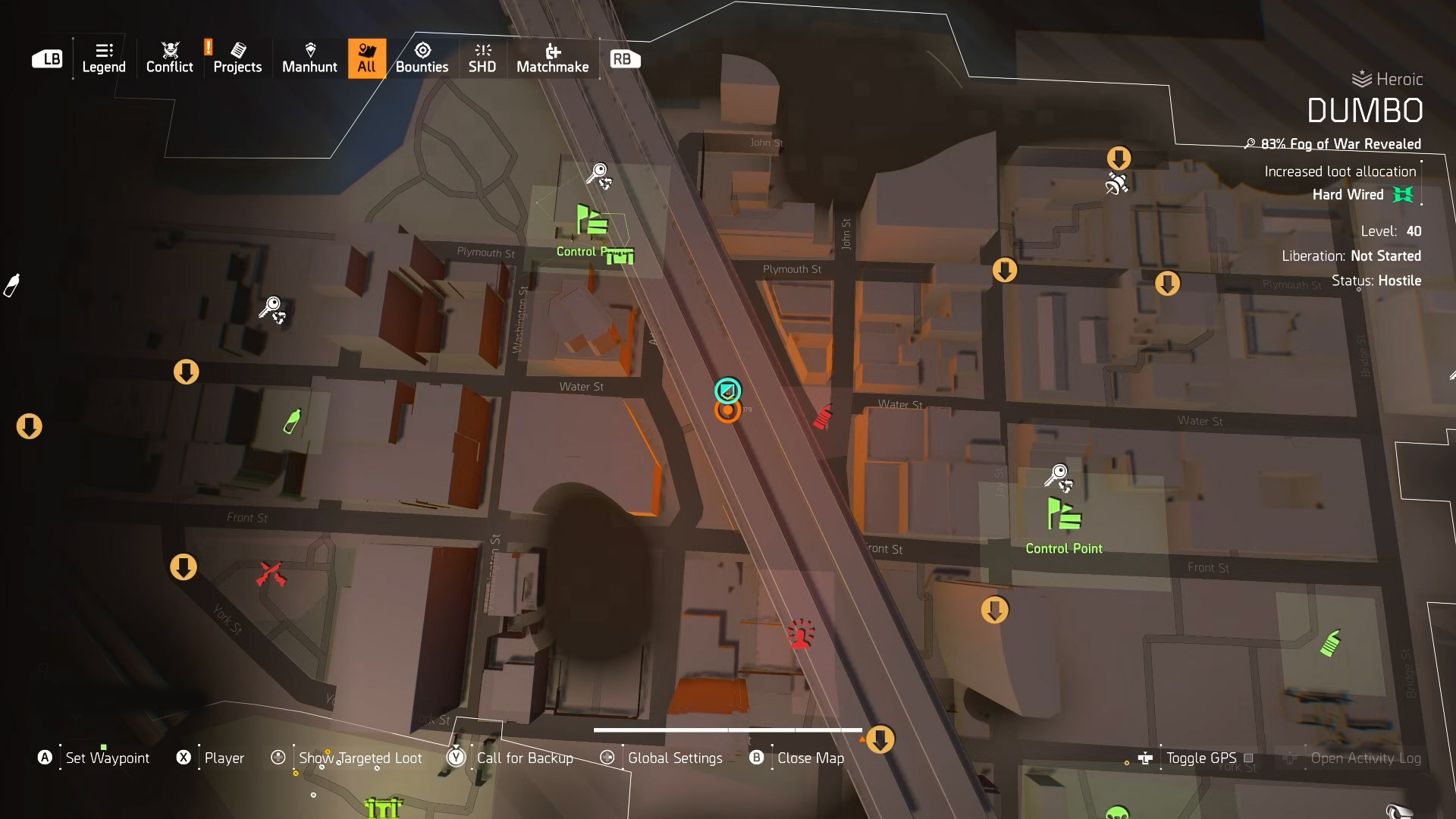
Task: Select the Control Point marker near Plymouth St
Action: (x=591, y=221)
